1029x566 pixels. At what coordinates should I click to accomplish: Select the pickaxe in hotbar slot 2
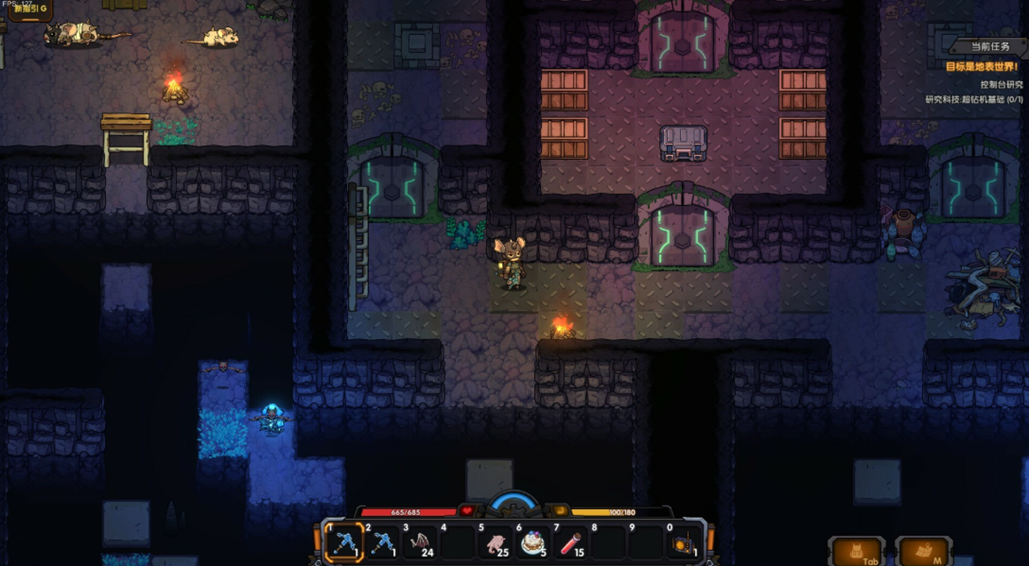[x=384, y=544]
